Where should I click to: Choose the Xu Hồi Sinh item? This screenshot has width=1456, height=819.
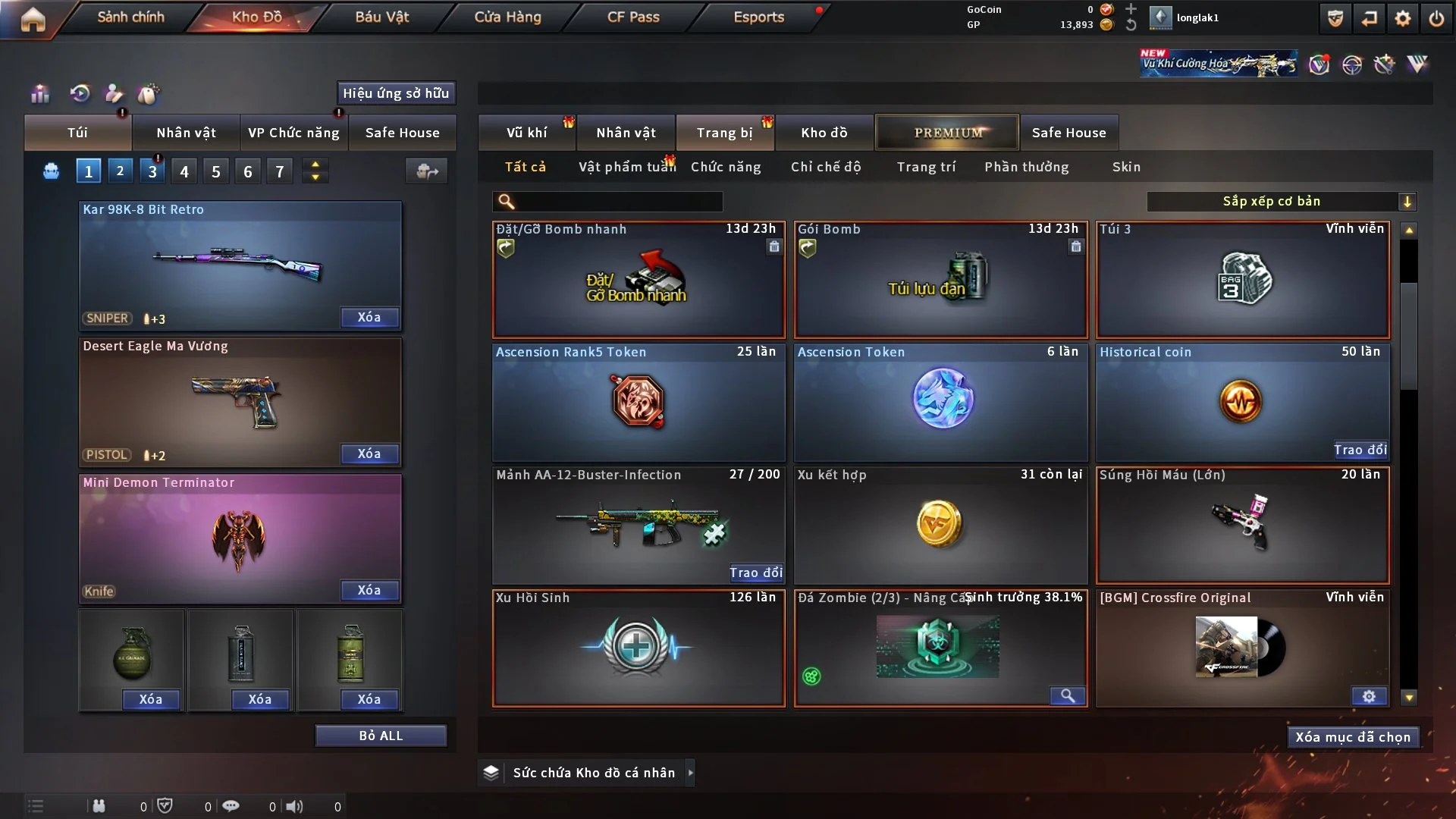[639, 648]
